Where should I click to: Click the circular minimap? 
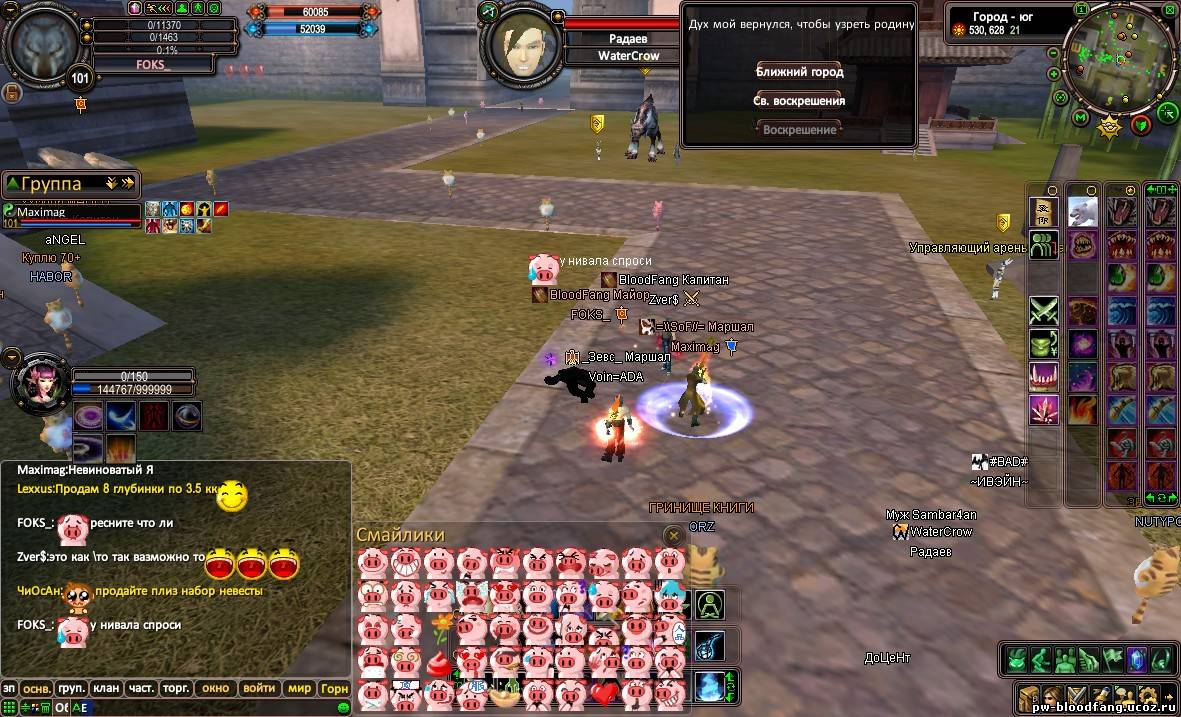click(x=1119, y=58)
